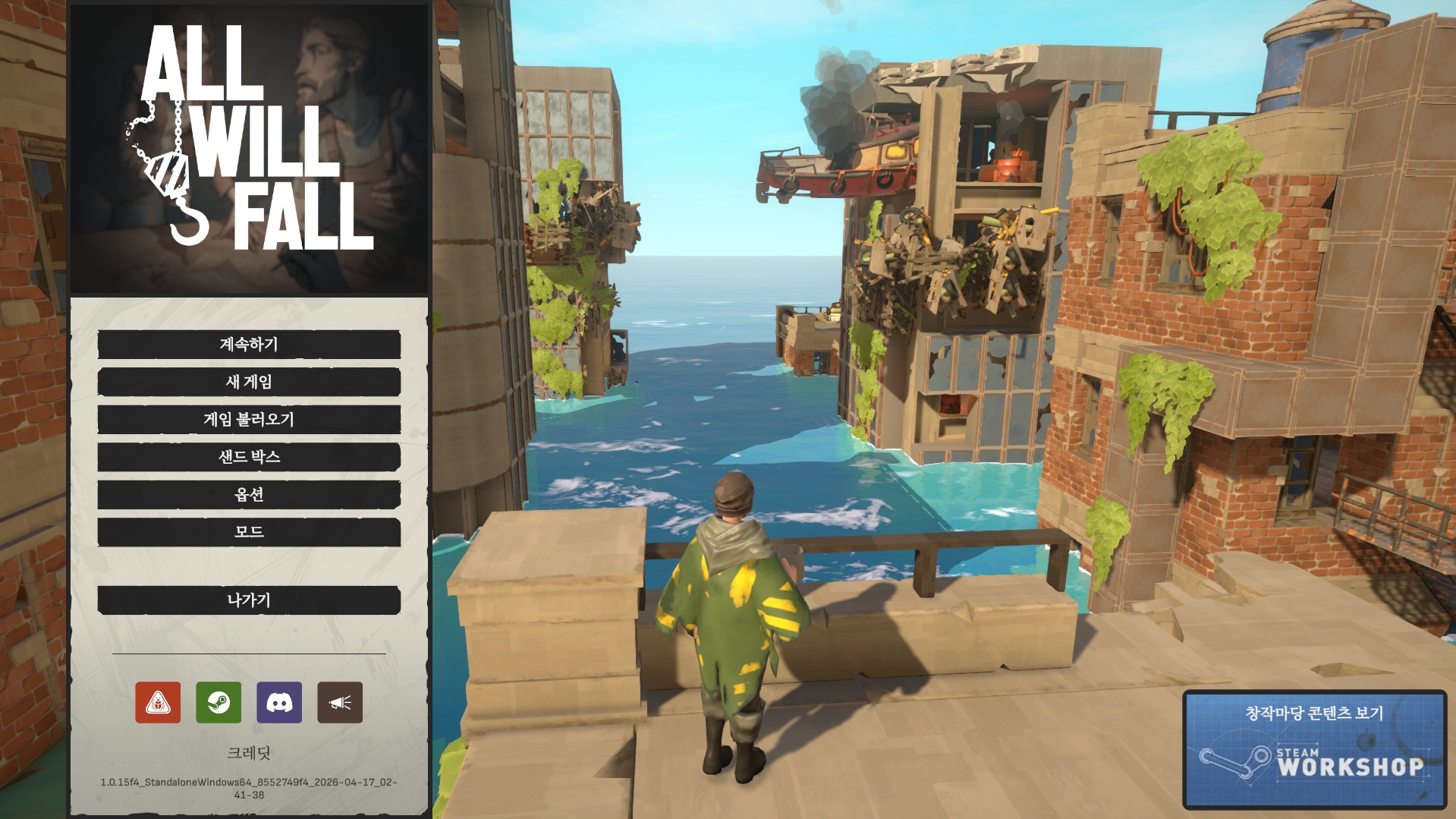Viewport: 1456px width, 819px height.
Task: Start a new game via 새 게임
Action: click(x=249, y=382)
